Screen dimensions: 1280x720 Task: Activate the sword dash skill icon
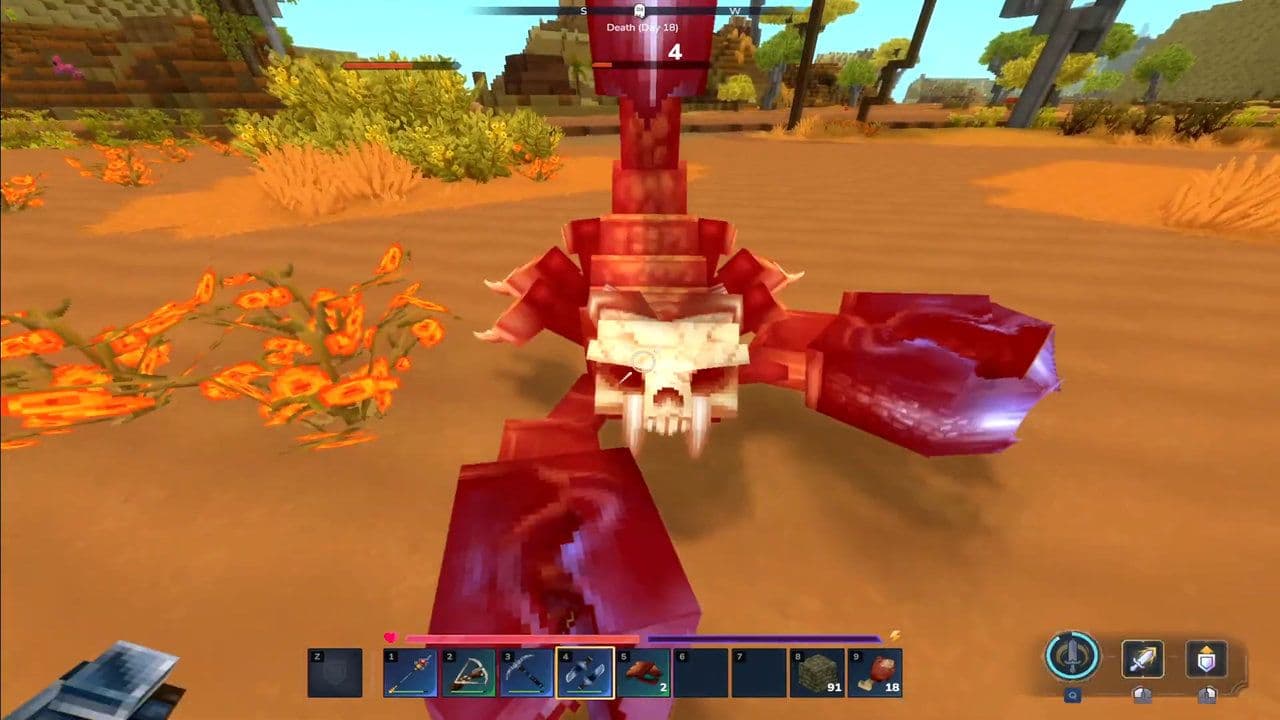[x=1142, y=658]
